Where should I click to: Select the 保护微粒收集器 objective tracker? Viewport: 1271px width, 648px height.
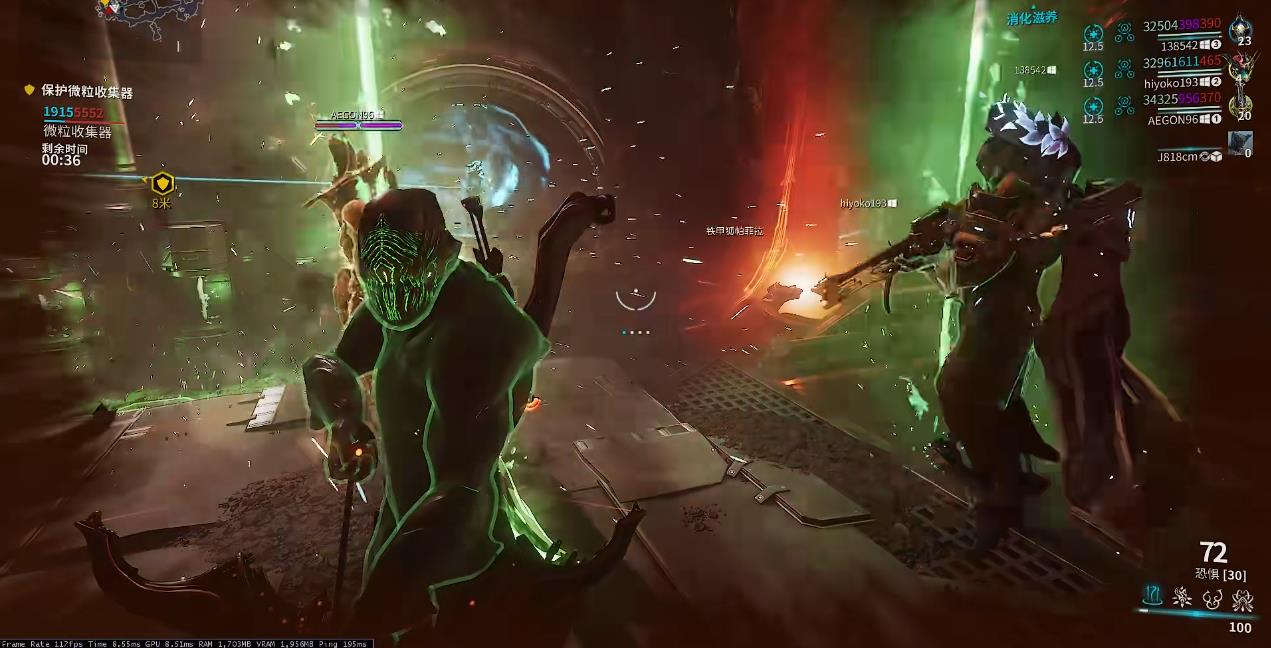[x=87, y=92]
